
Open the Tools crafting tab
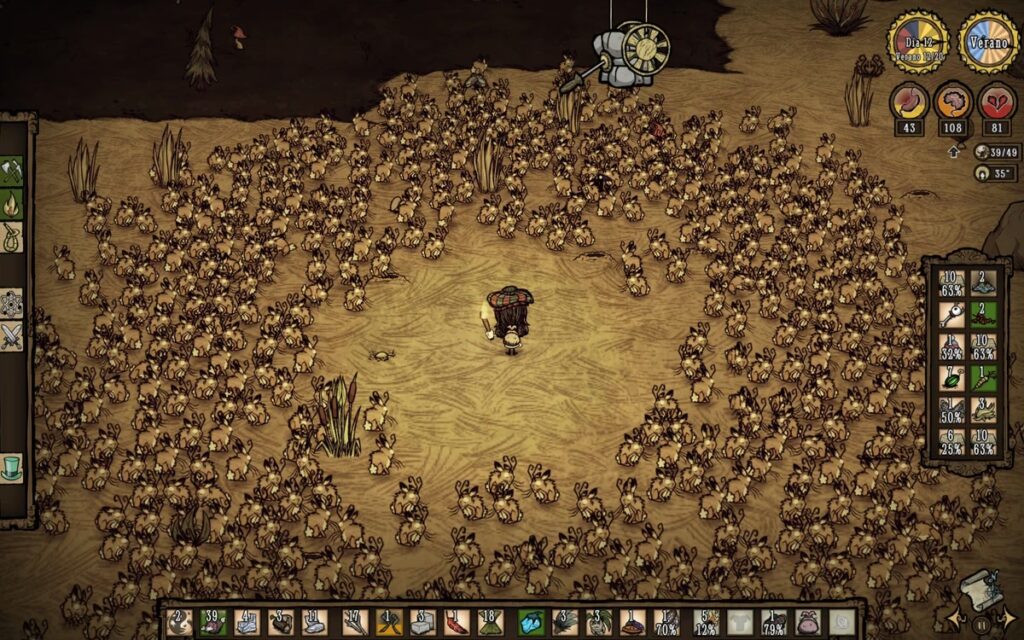pos(12,170)
